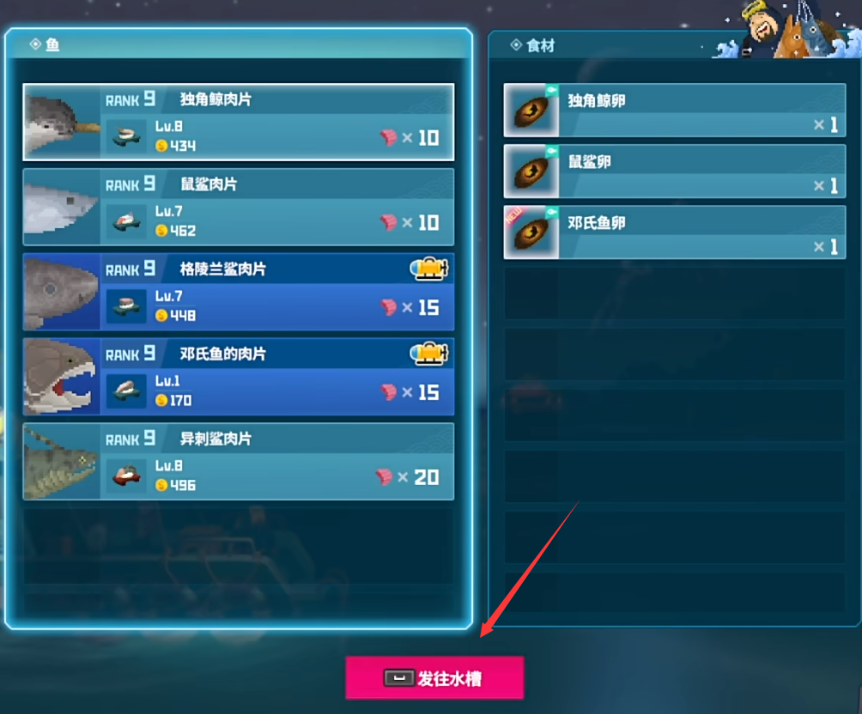Image resolution: width=862 pixels, height=714 pixels.
Task: Select the 独角鲸卵 ingredient row
Action: 674,111
